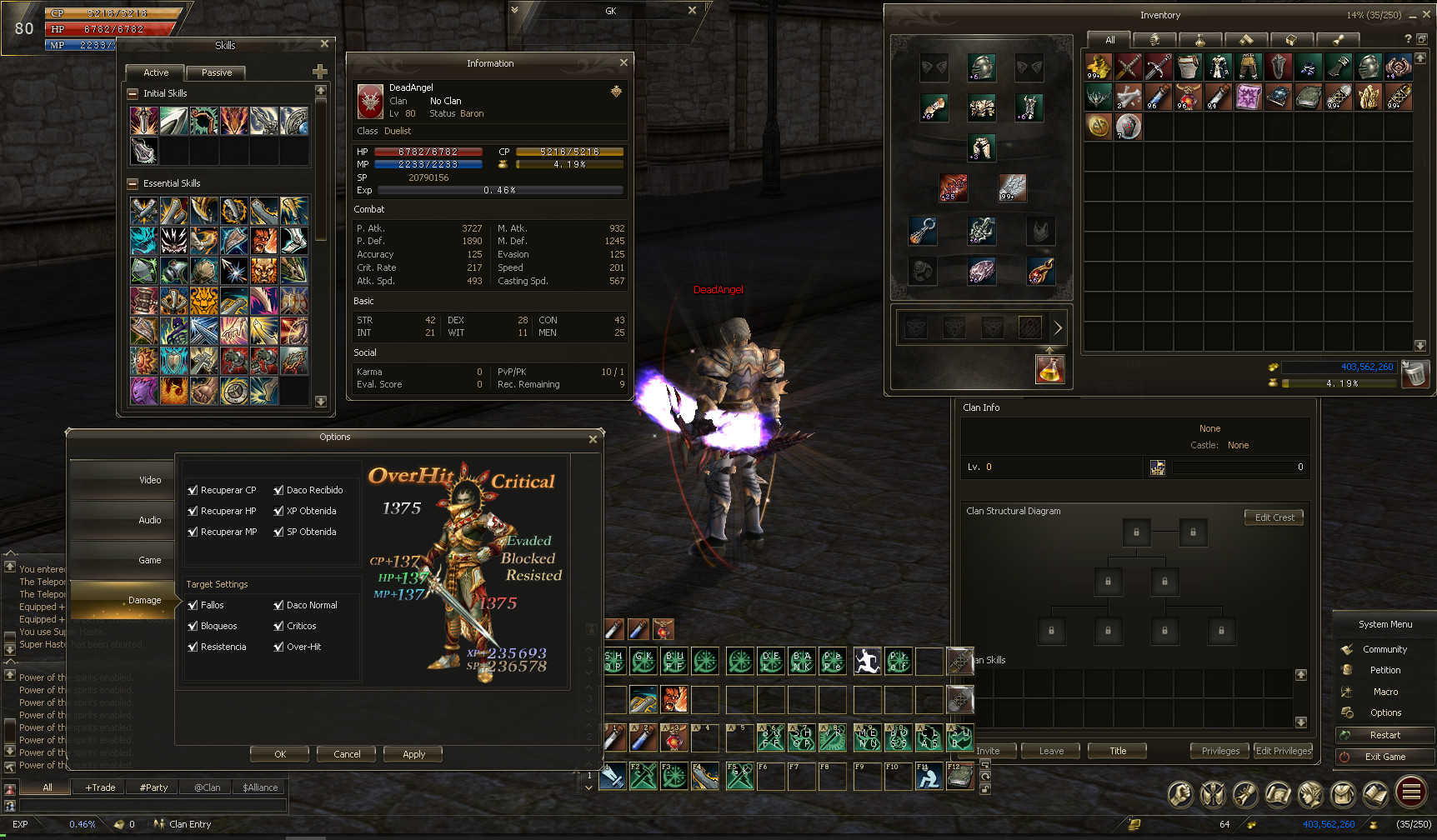Apply the Options settings

point(413,754)
